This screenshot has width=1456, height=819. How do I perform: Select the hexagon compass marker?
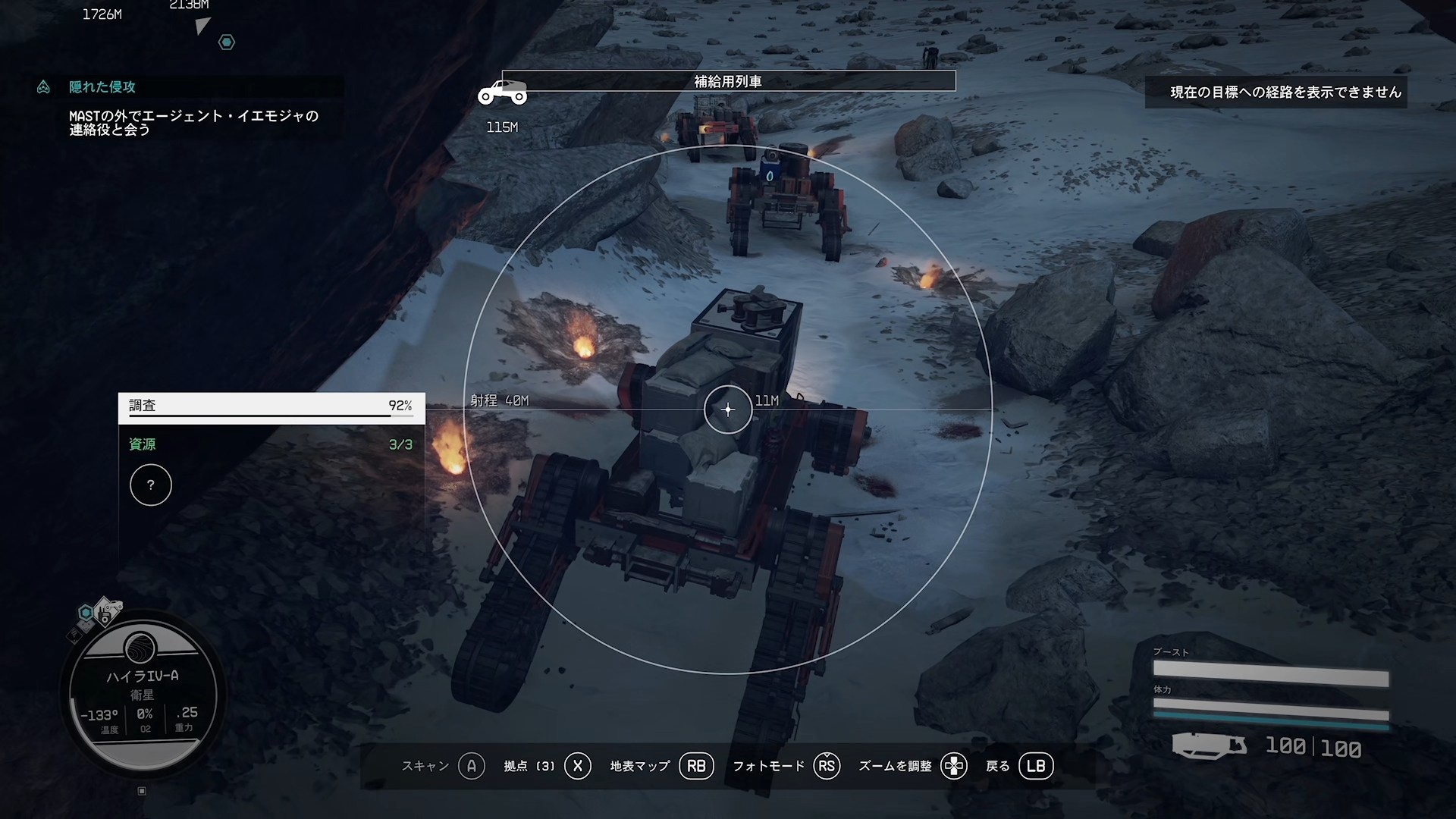click(227, 42)
